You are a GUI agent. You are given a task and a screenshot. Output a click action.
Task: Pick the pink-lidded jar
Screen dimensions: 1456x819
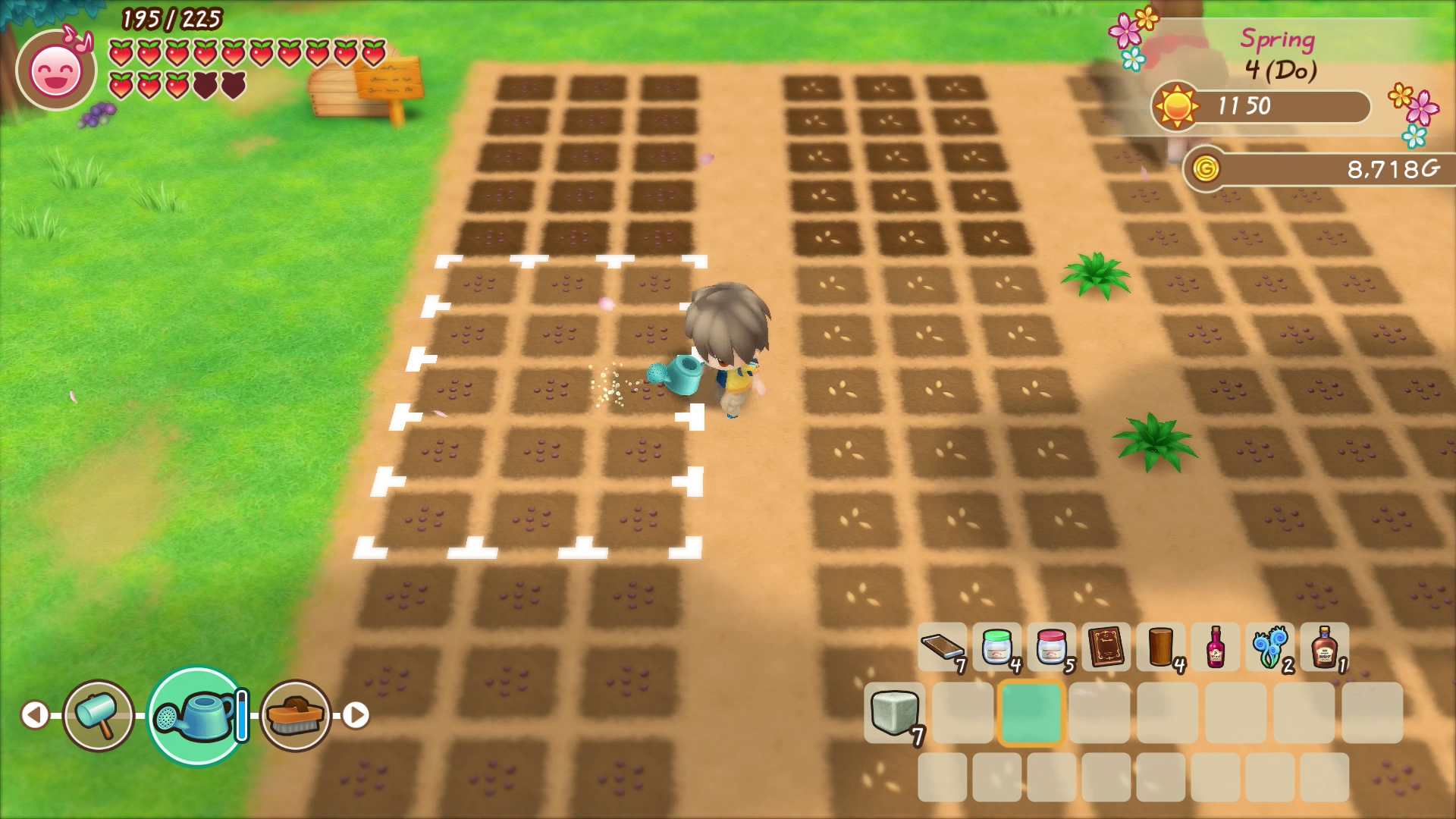[x=1051, y=647]
